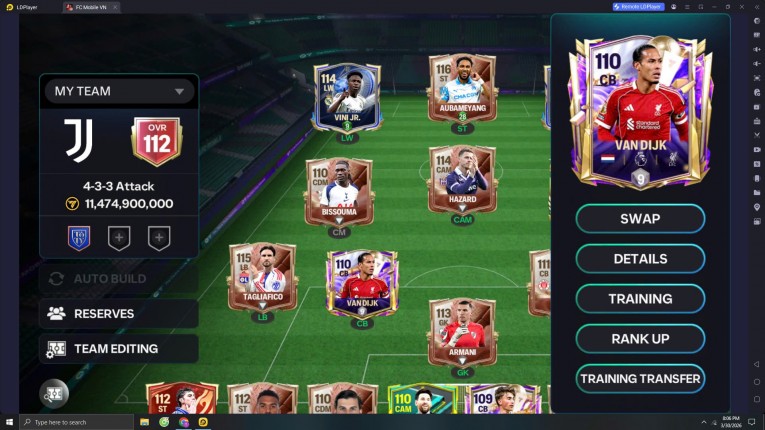The image size is (765, 430).
Task: Click the round formation icon button
Action: pyautogui.click(x=54, y=394)
